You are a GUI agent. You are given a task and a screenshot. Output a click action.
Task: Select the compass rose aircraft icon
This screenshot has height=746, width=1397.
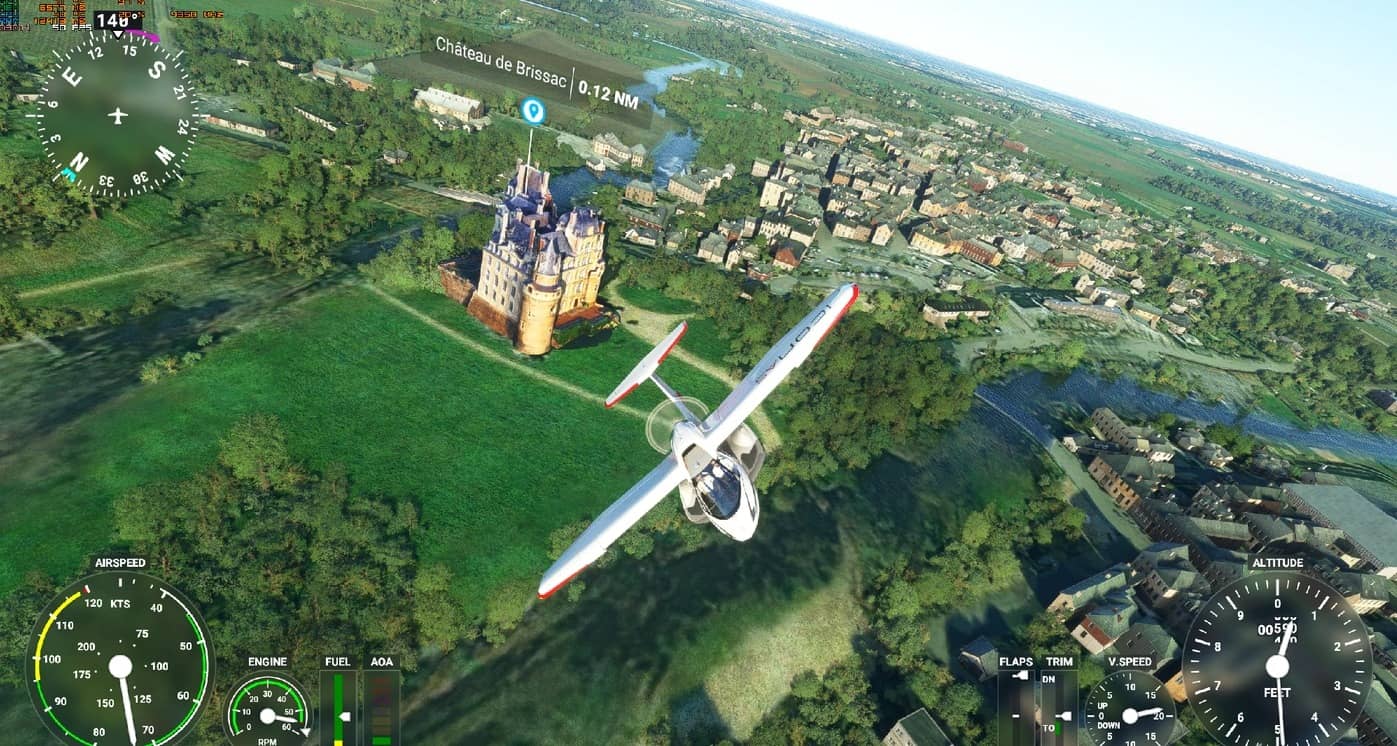click(x=116, y=113)
